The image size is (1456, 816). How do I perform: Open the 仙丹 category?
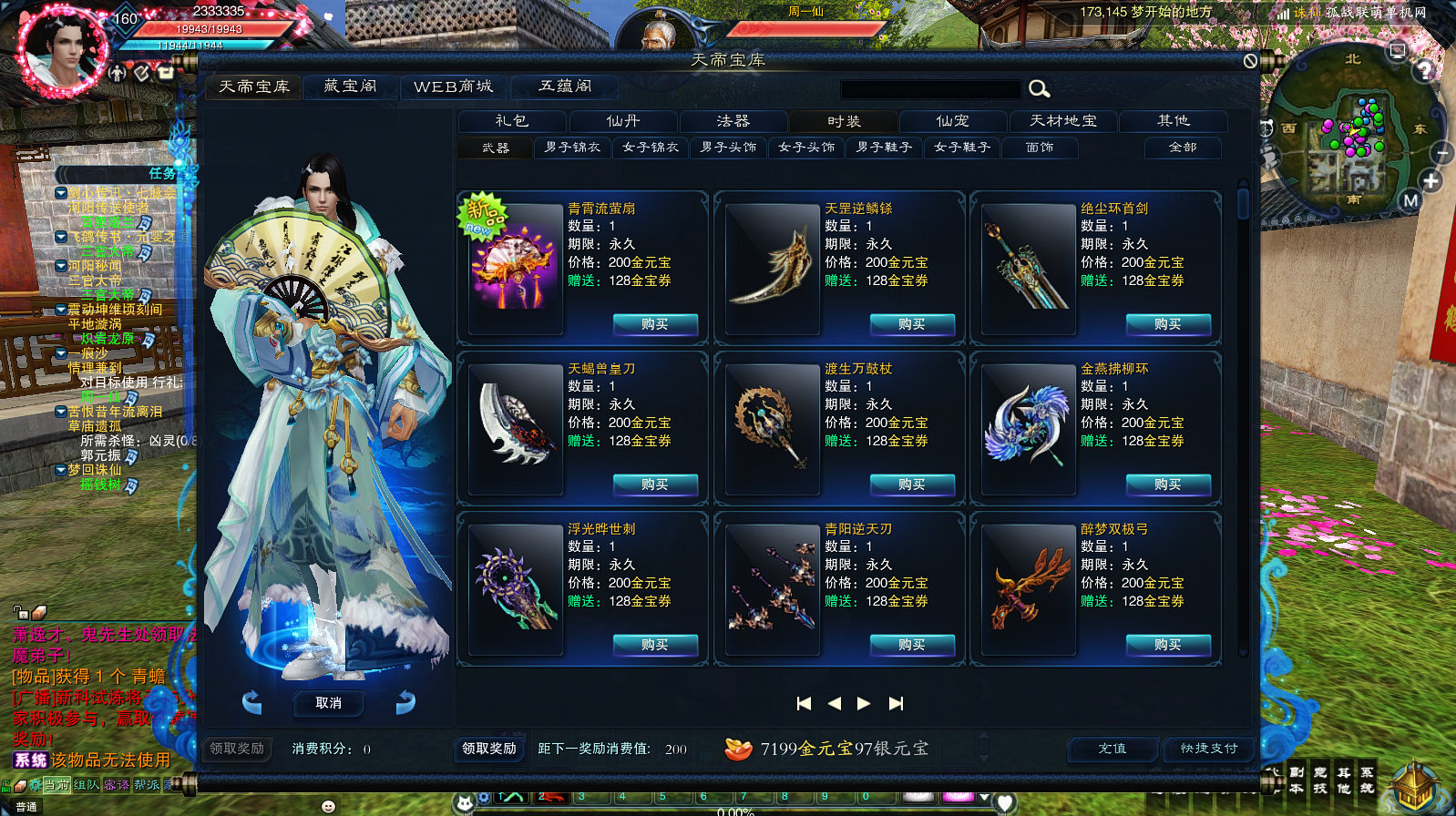[623, 121]
